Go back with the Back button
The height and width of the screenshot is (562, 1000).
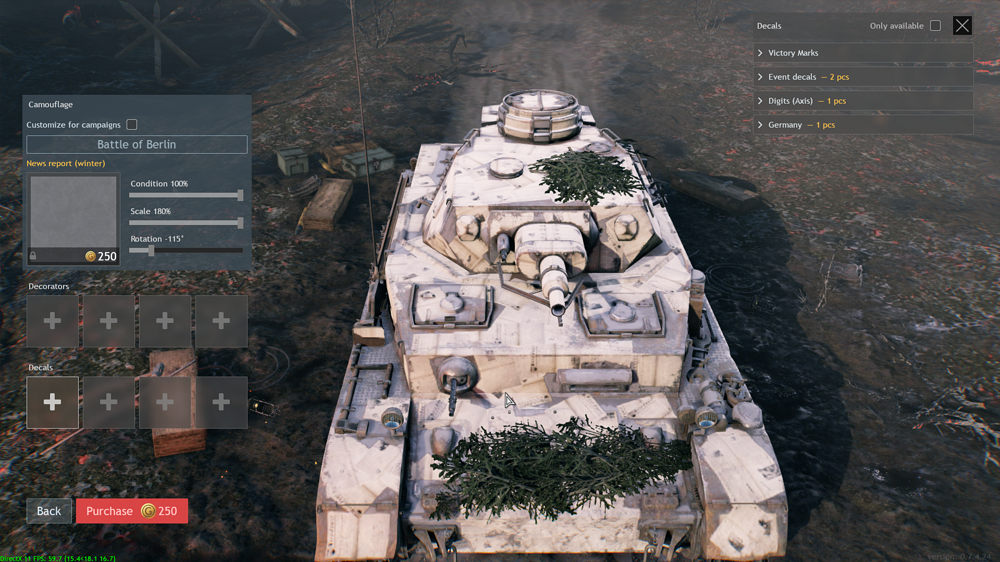click(49, 511)
